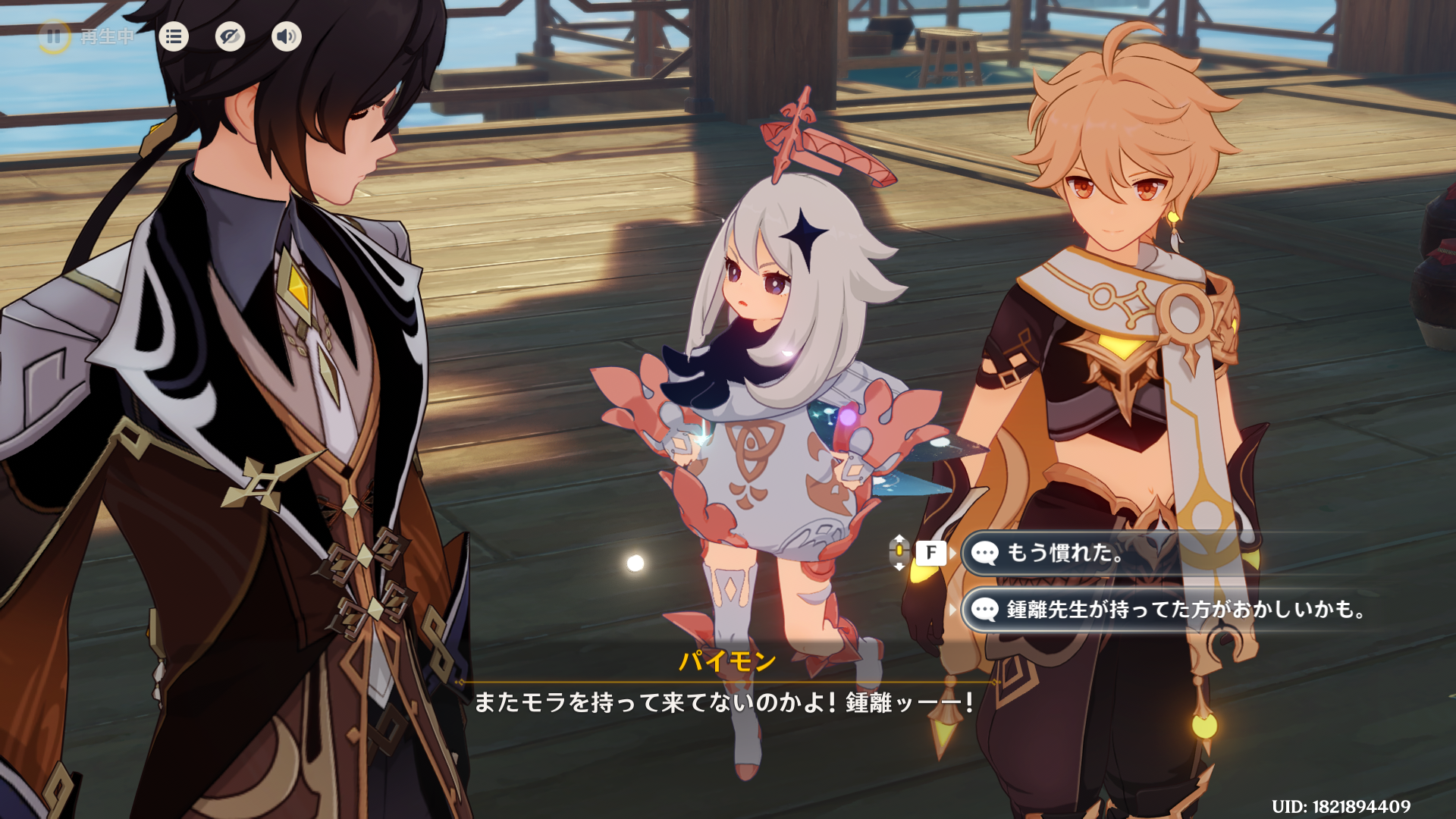The image size is (1456, 819).
Task: Toggle the dialogue voice speaker icon
Action: 286,36
